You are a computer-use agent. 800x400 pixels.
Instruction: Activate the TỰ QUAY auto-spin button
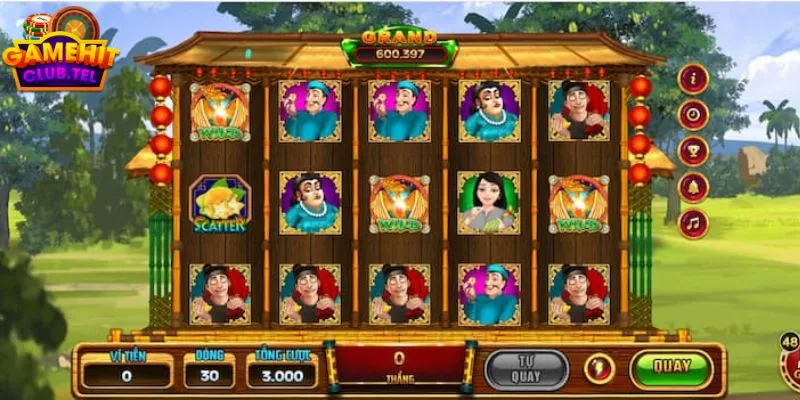526,369
